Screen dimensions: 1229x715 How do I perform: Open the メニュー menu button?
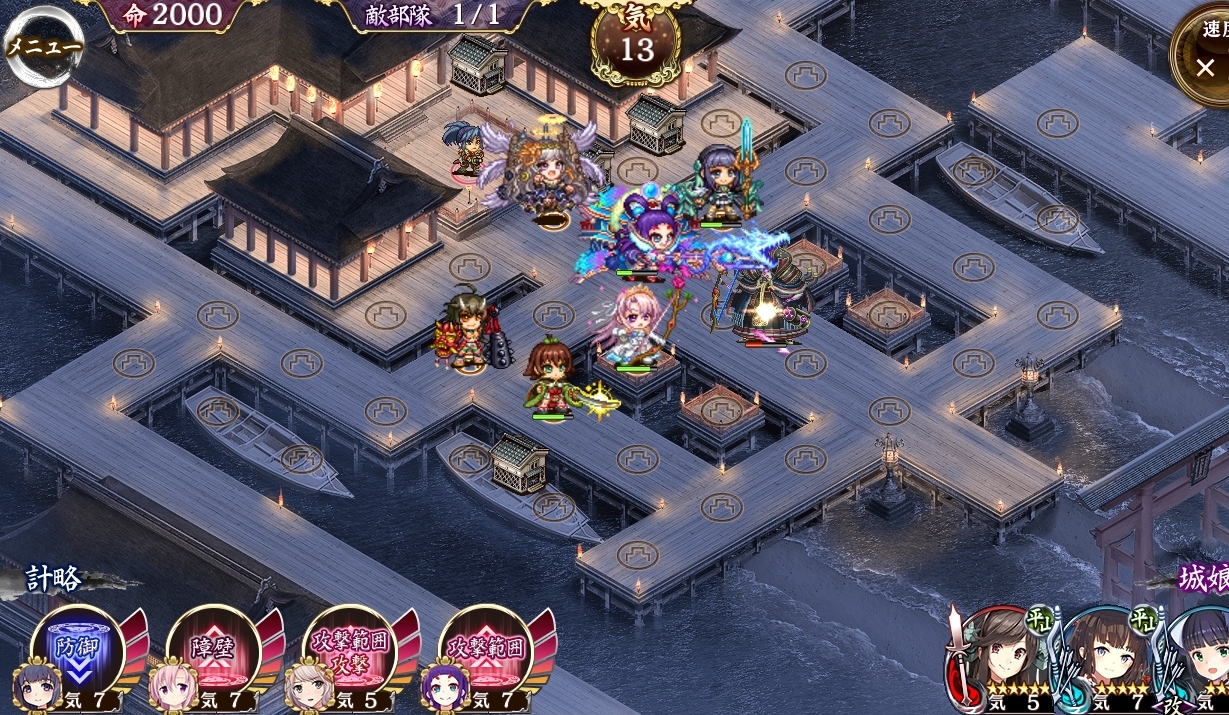pos(43,45)
